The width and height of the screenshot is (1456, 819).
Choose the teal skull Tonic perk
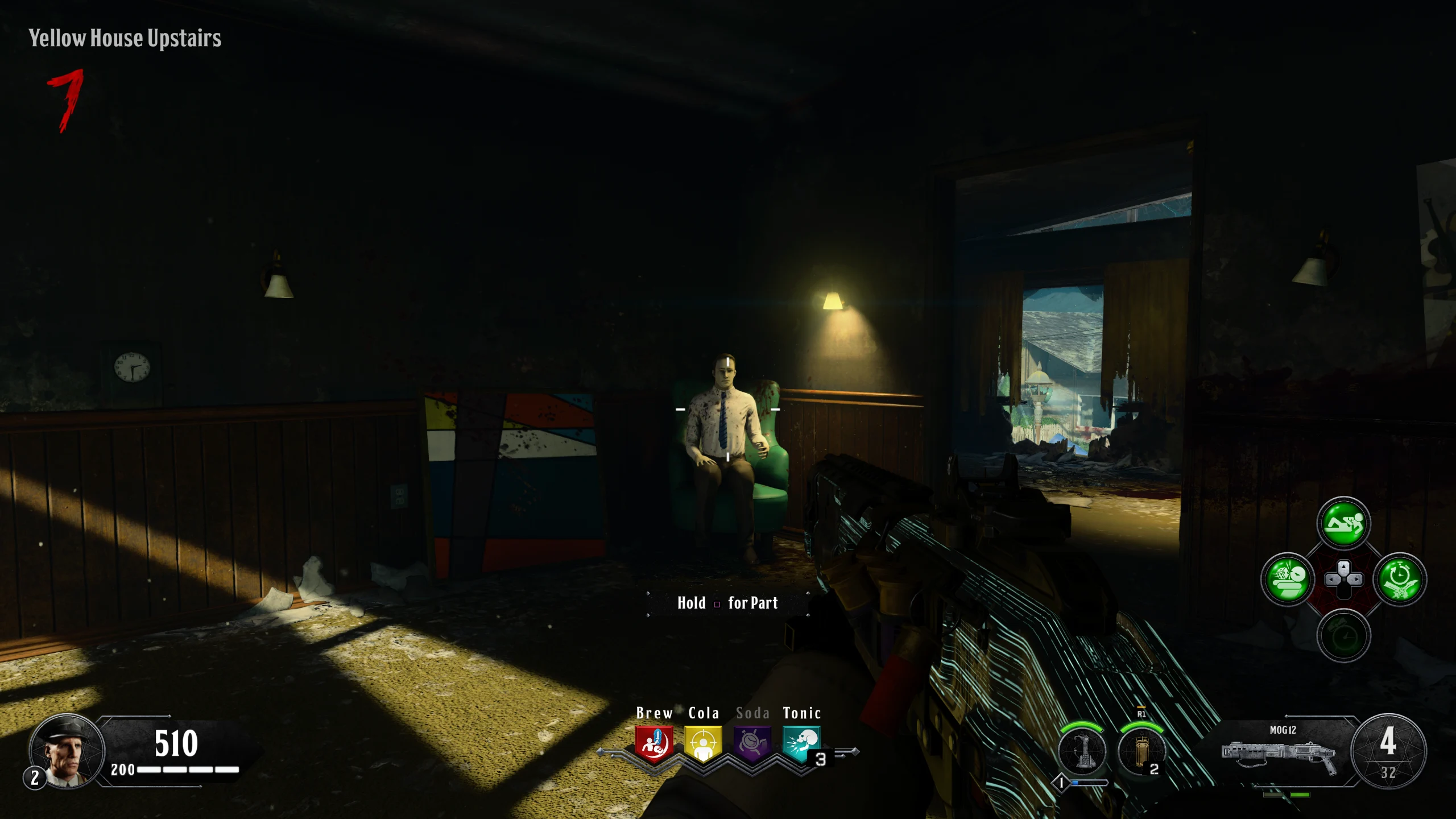(801, 743)
